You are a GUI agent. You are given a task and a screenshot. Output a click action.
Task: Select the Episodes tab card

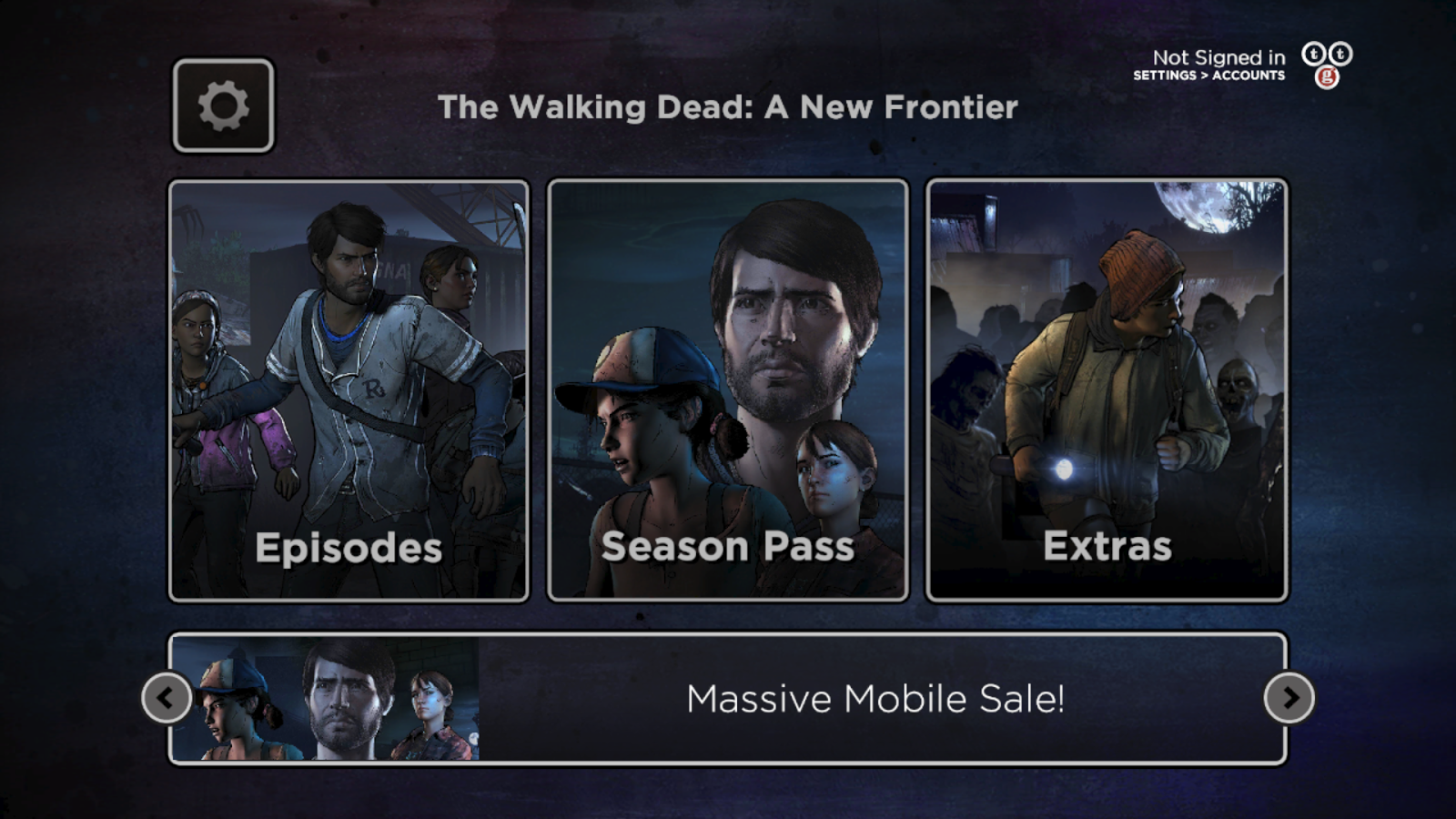(x=350, y=391)
